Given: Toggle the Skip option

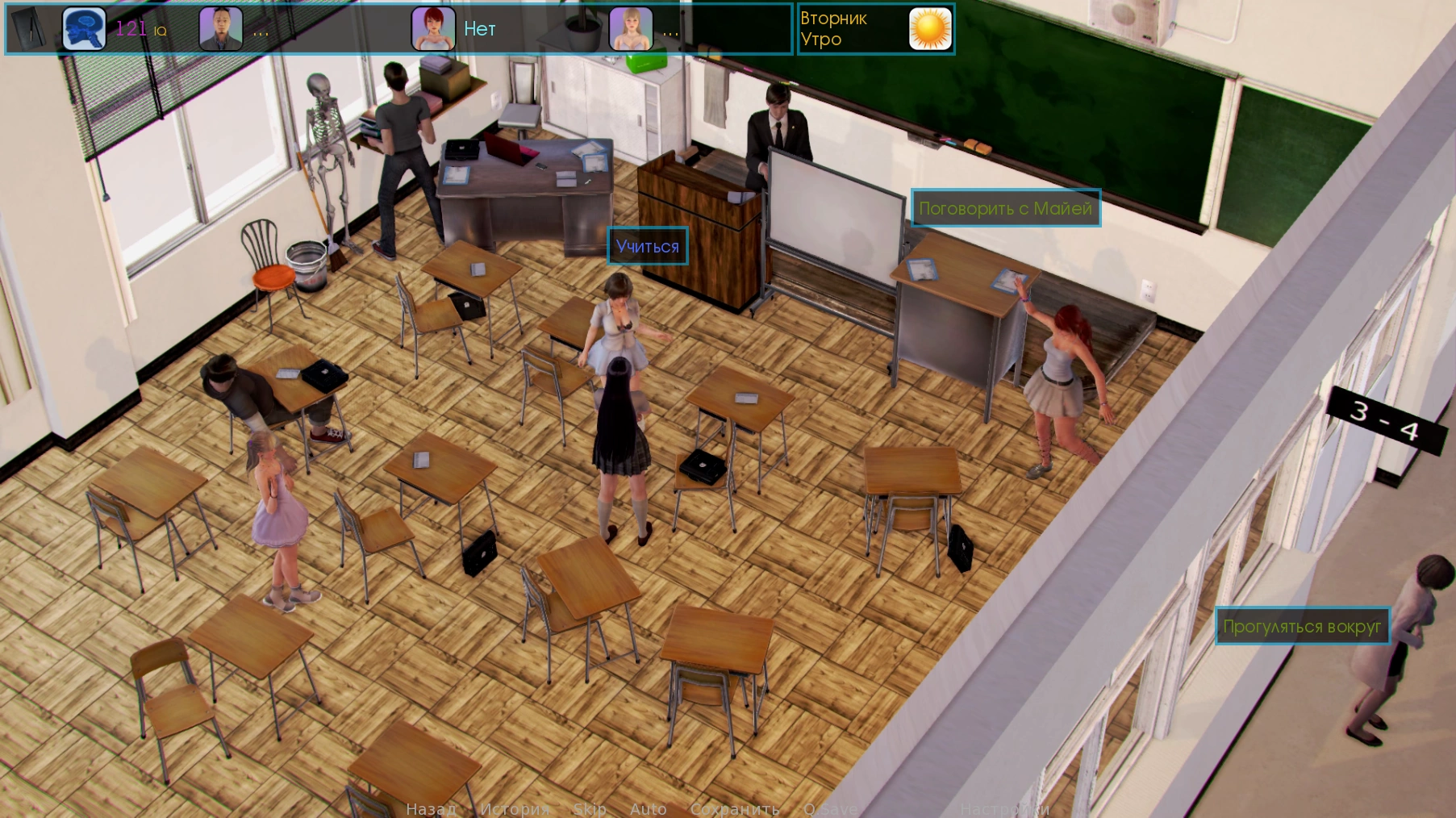Looking at the screenshot, I should click(589, 808).
